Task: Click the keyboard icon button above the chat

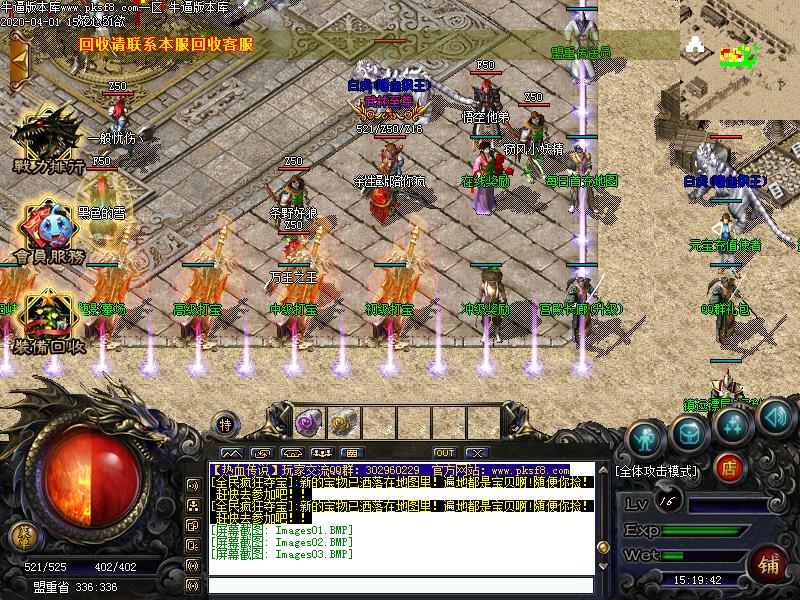Action: tap(354, 453)
